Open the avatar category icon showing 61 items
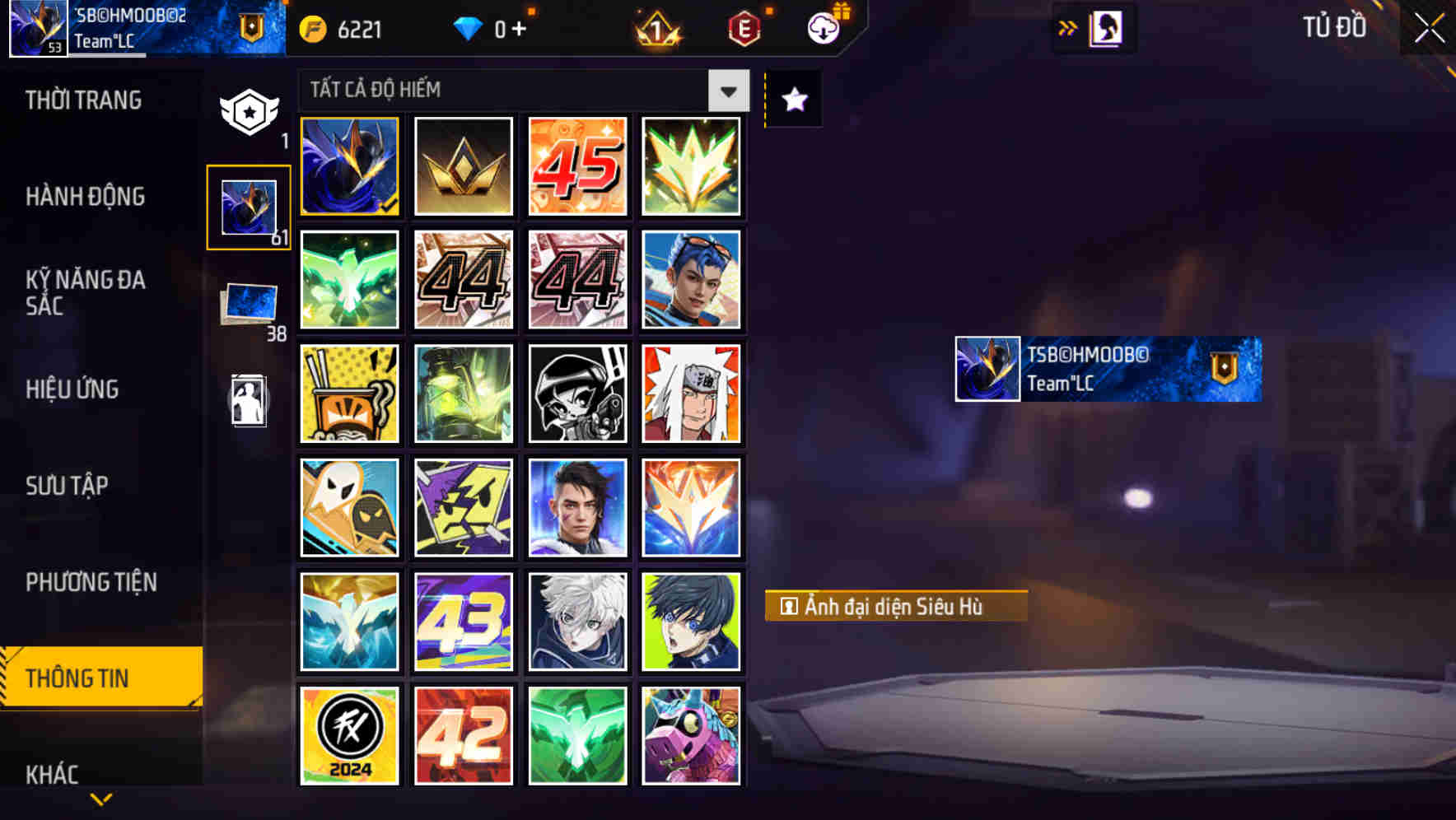This screenshot has width=1456, height=820. click(249, 206)
